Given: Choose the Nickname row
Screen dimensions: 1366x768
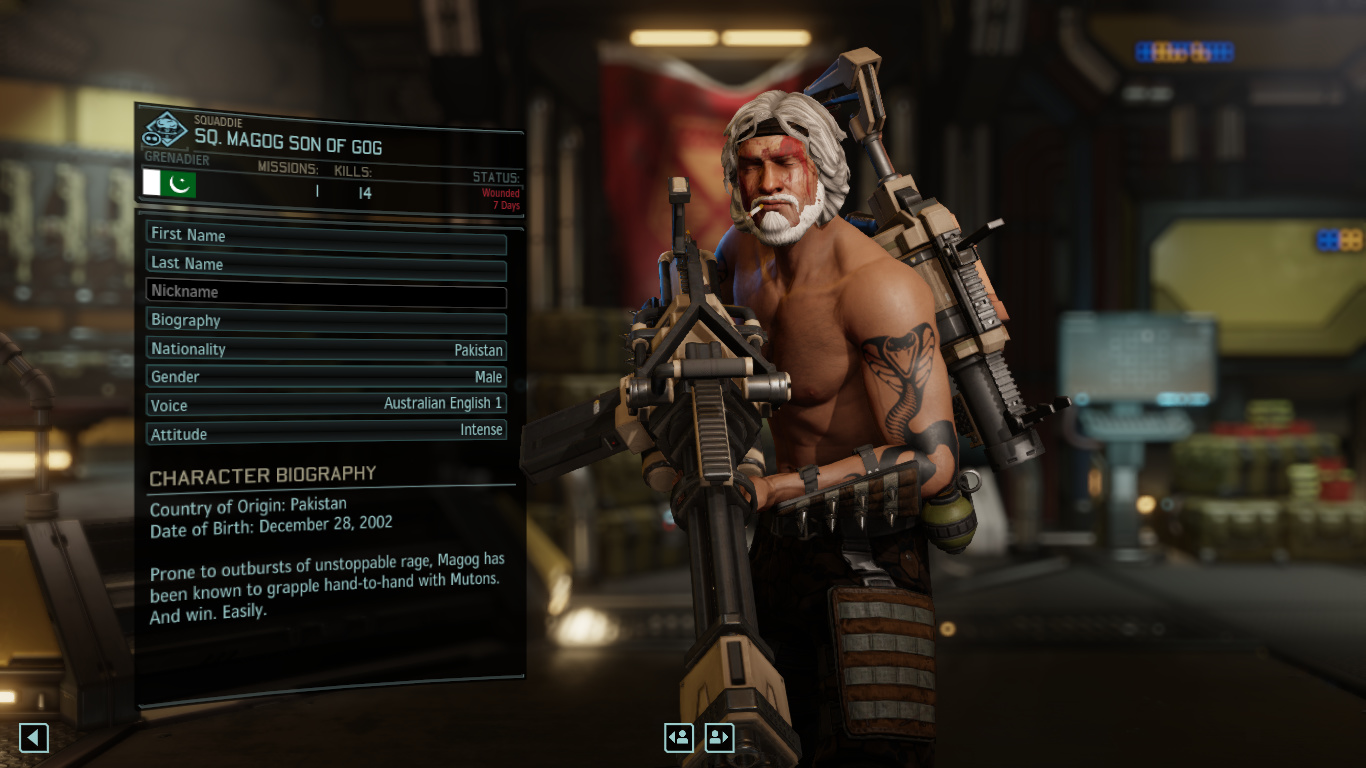Looking at the screenshot, I should 326,293.
